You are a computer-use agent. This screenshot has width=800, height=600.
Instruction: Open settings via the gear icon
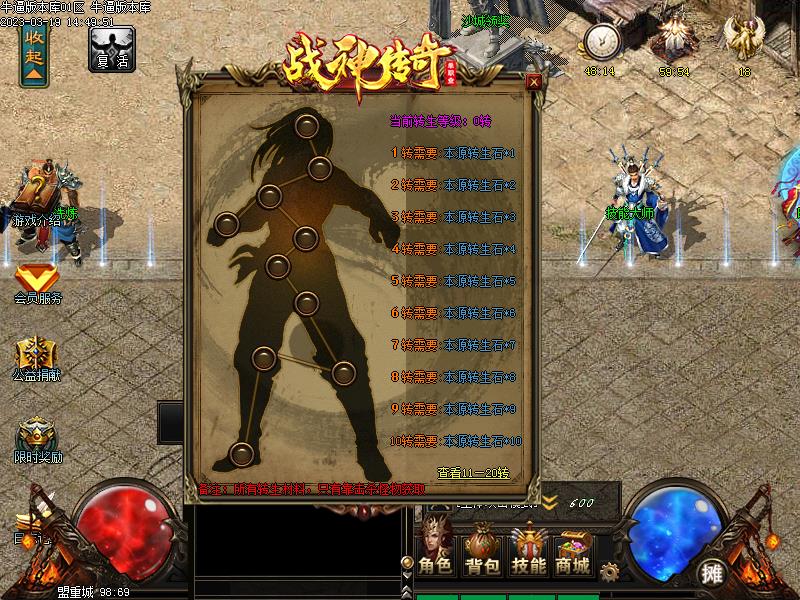[608, 571]
